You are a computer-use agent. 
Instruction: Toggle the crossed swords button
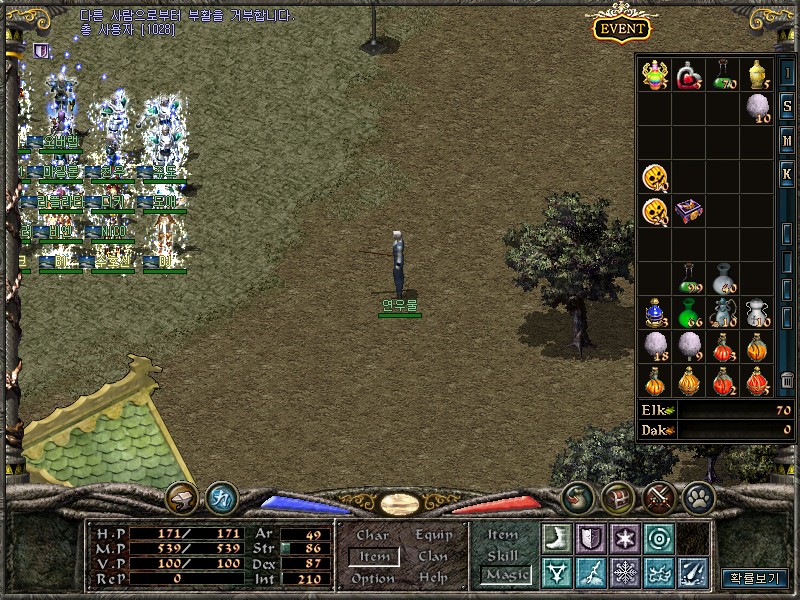[657, 496]
